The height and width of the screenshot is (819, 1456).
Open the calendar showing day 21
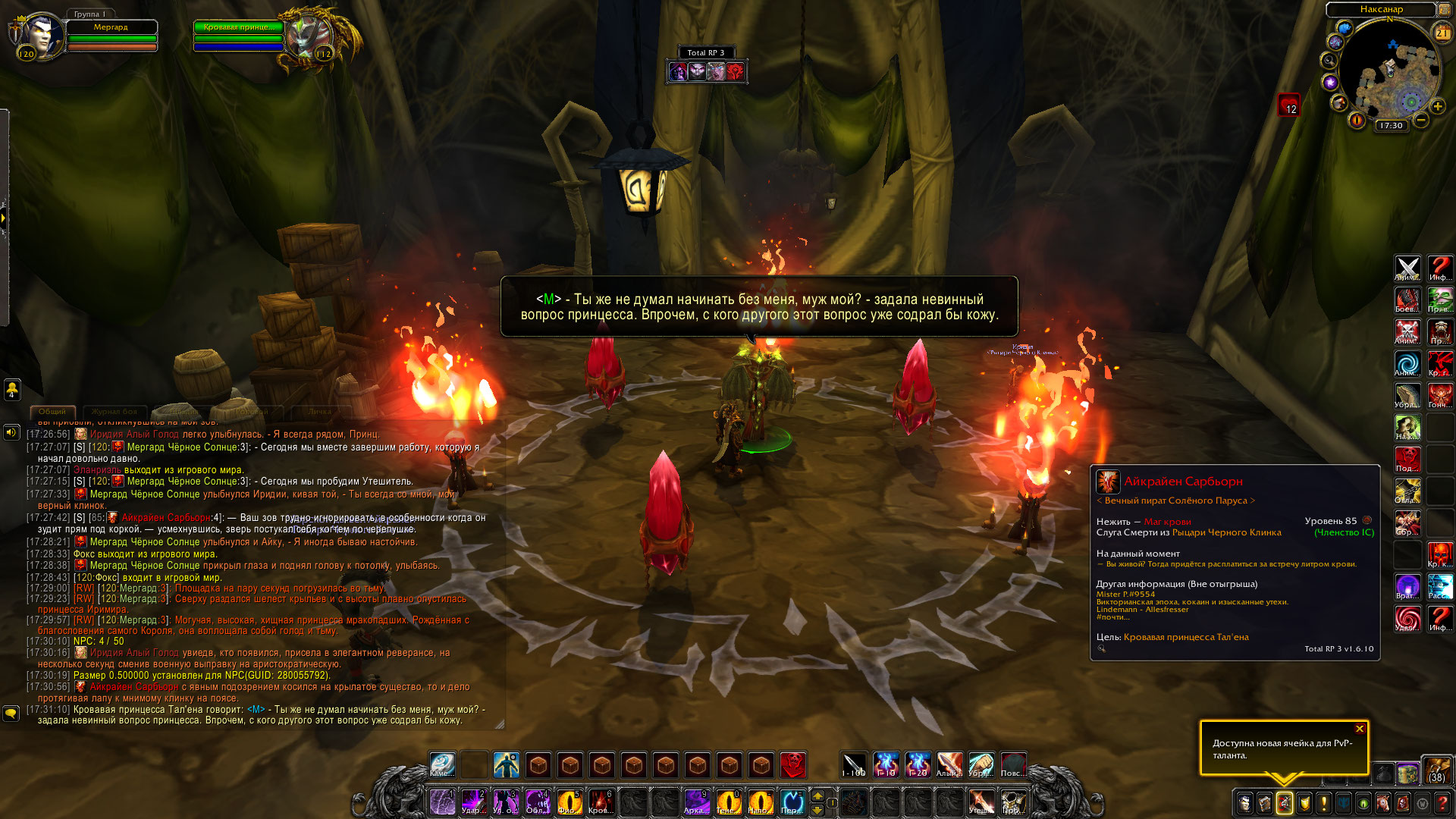(1442, 33)
